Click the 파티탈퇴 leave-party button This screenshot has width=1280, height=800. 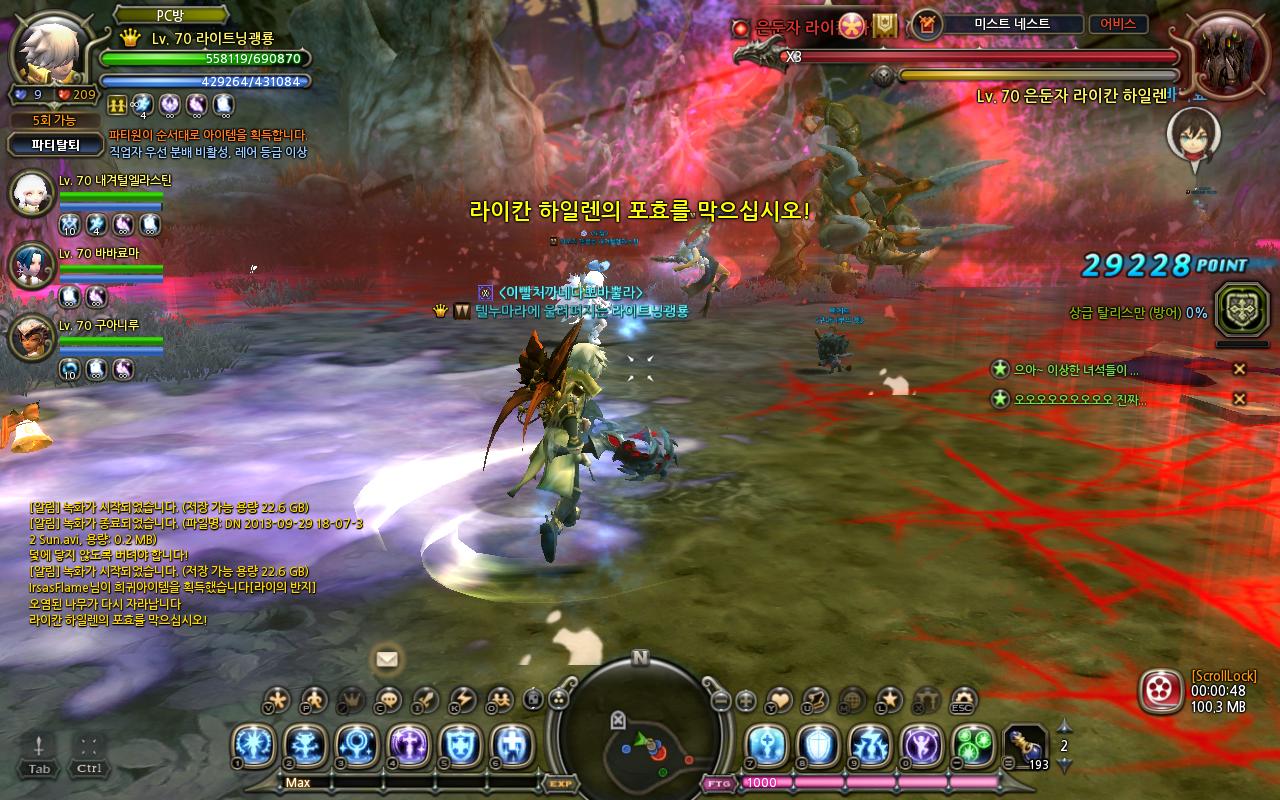pyautogui.click(x=55, y=144)
